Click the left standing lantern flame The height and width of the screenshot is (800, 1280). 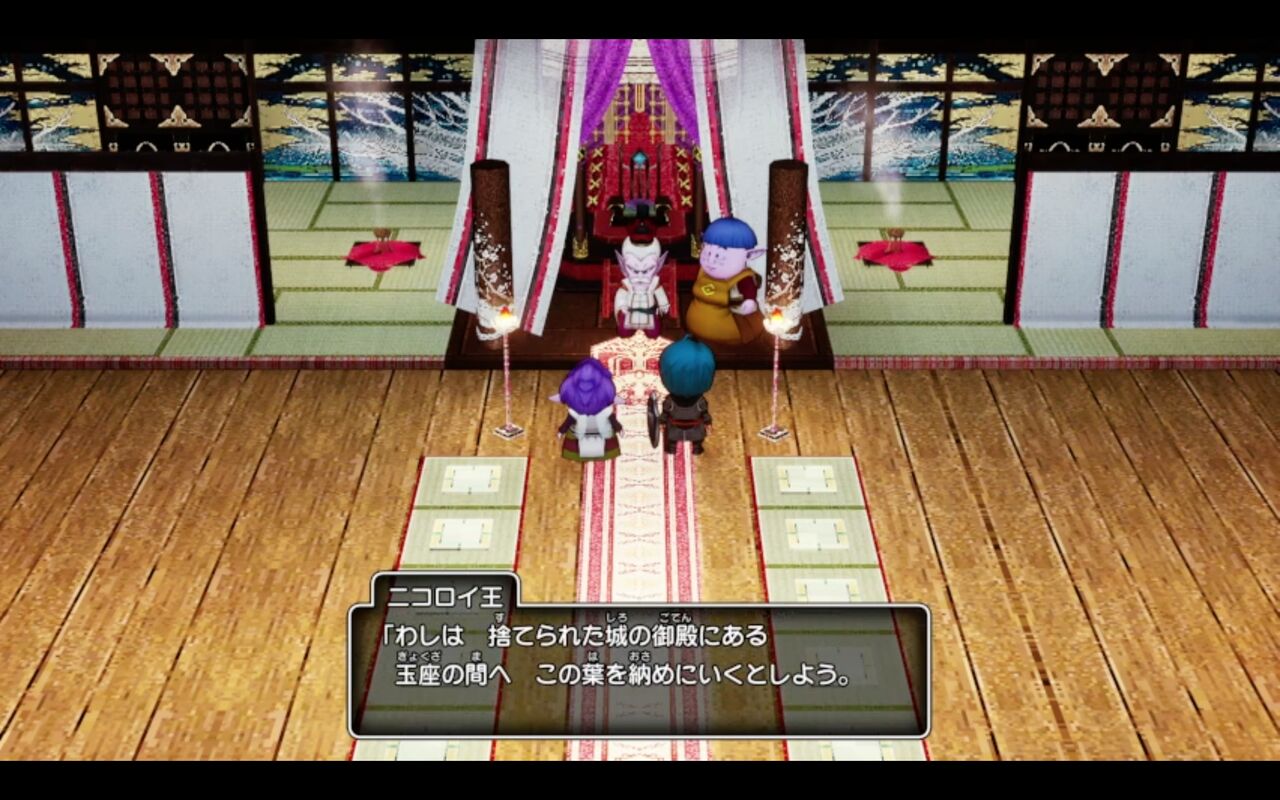(x=506, y=318)
